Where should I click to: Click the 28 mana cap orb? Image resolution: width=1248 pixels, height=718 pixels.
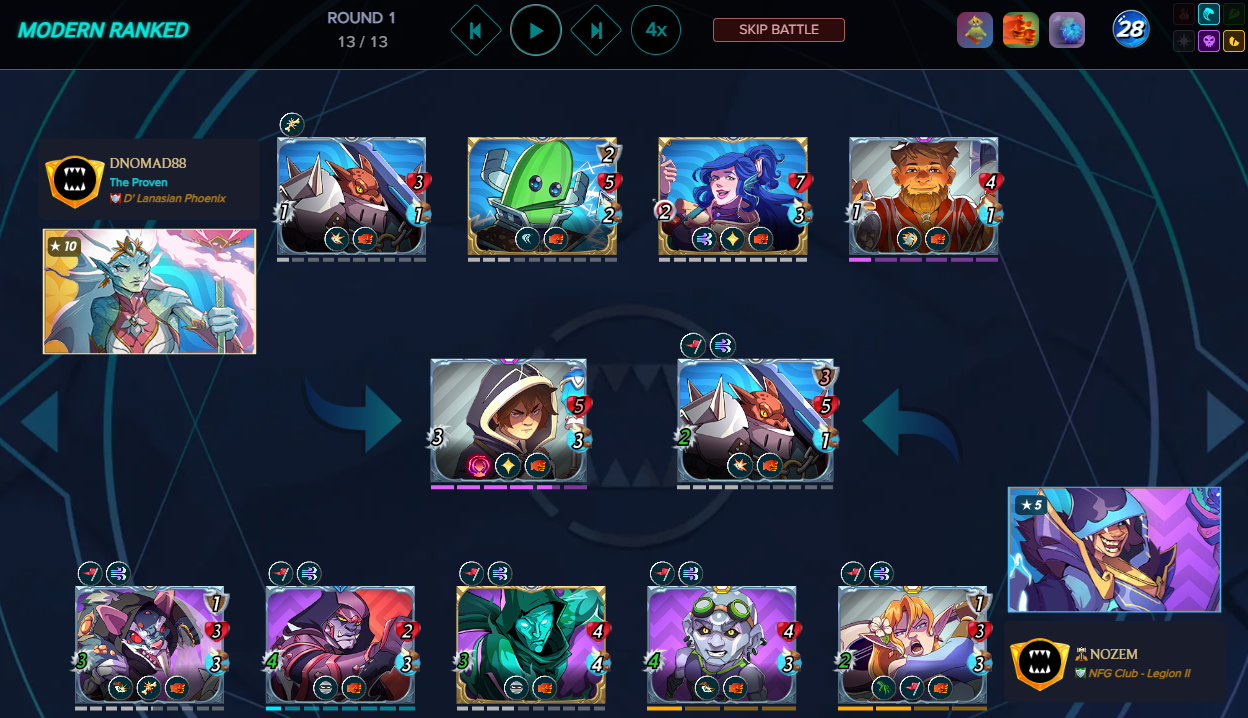1131,30
